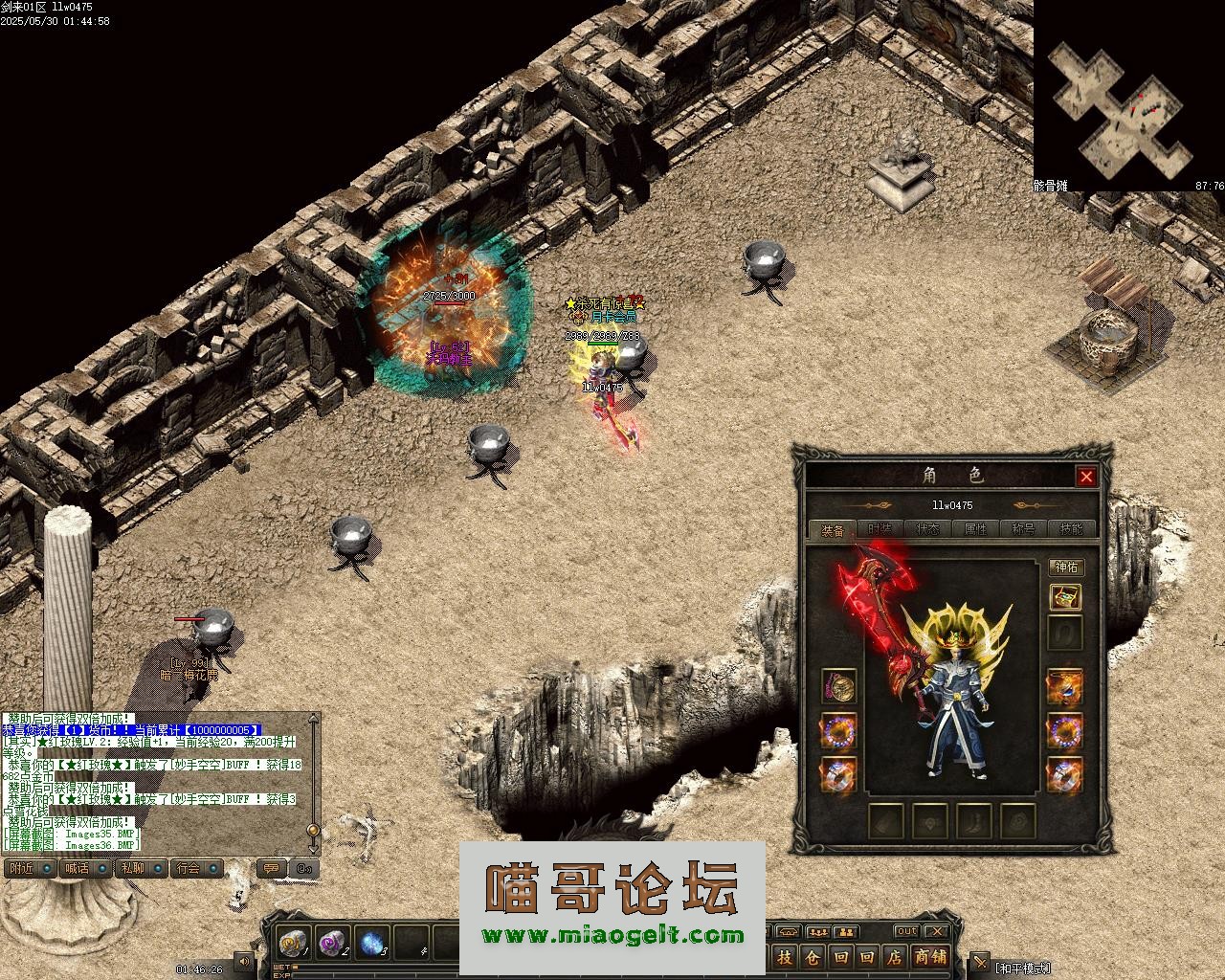Use the yellow scroll in hotbar slot 1
Screen dimensions: 1225x980
pyautogui.click(x=292, y=943)
